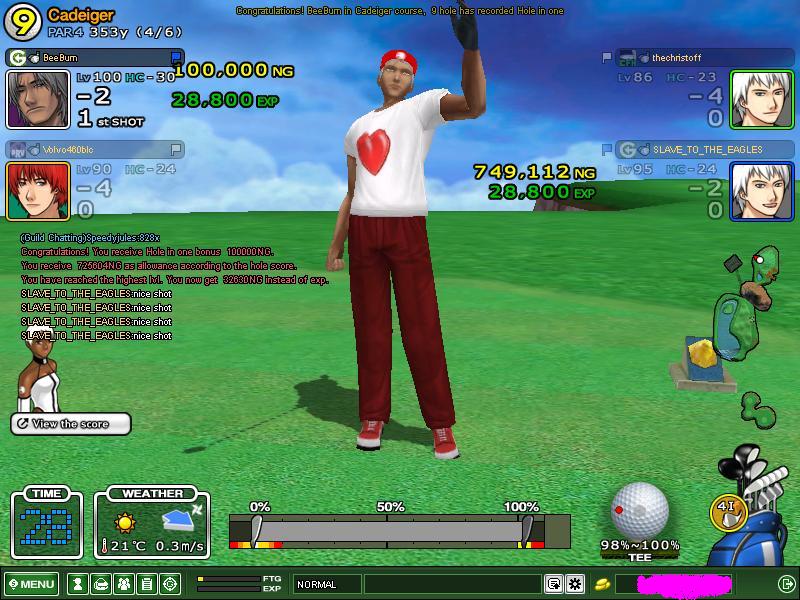Open the gear settings icon

pos(575,584)
